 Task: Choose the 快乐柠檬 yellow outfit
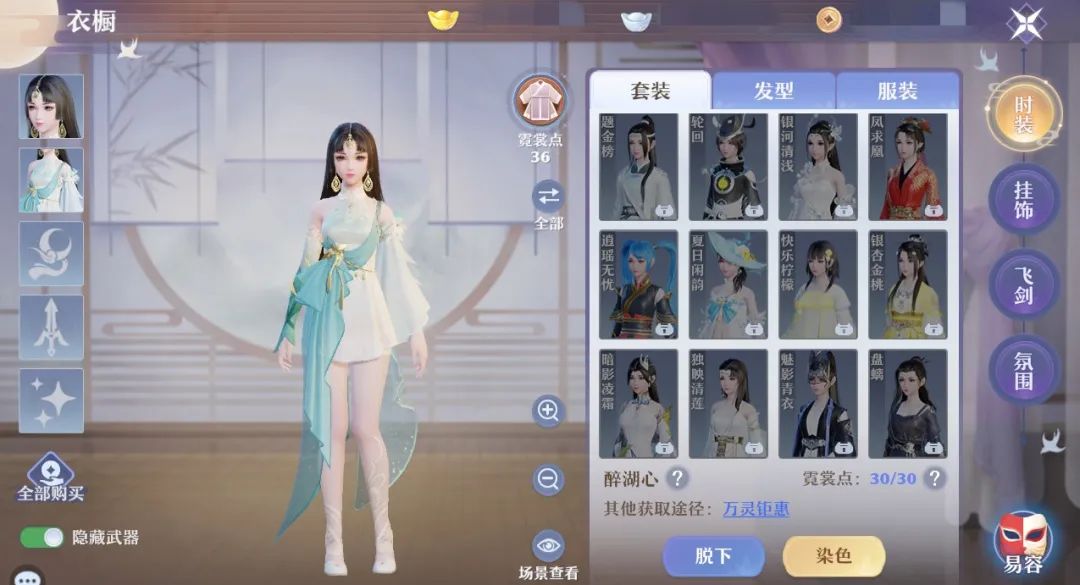click(818, 285)
